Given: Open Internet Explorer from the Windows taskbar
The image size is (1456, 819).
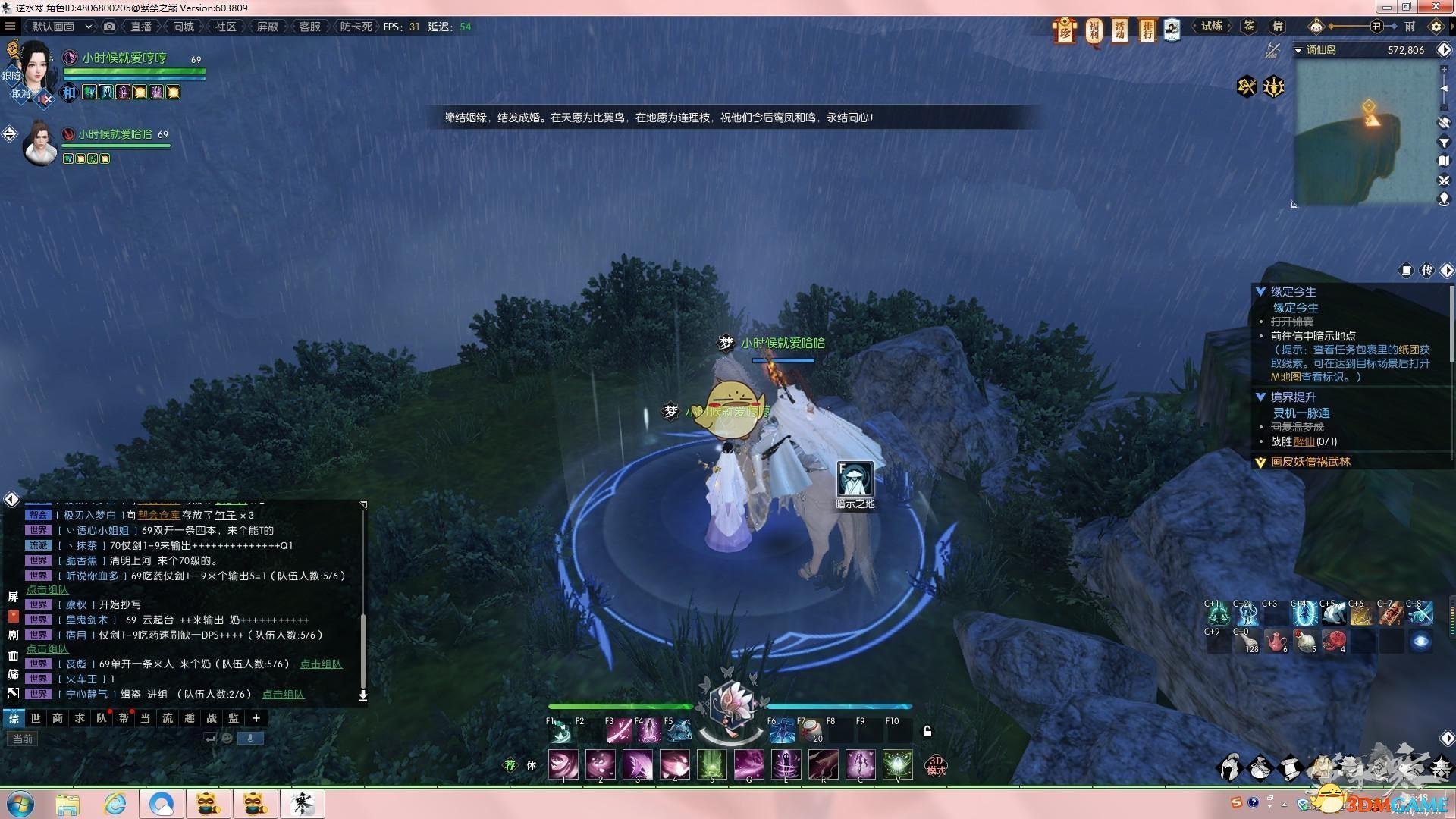Looking at the screenshot, I should tap(115, 804).
